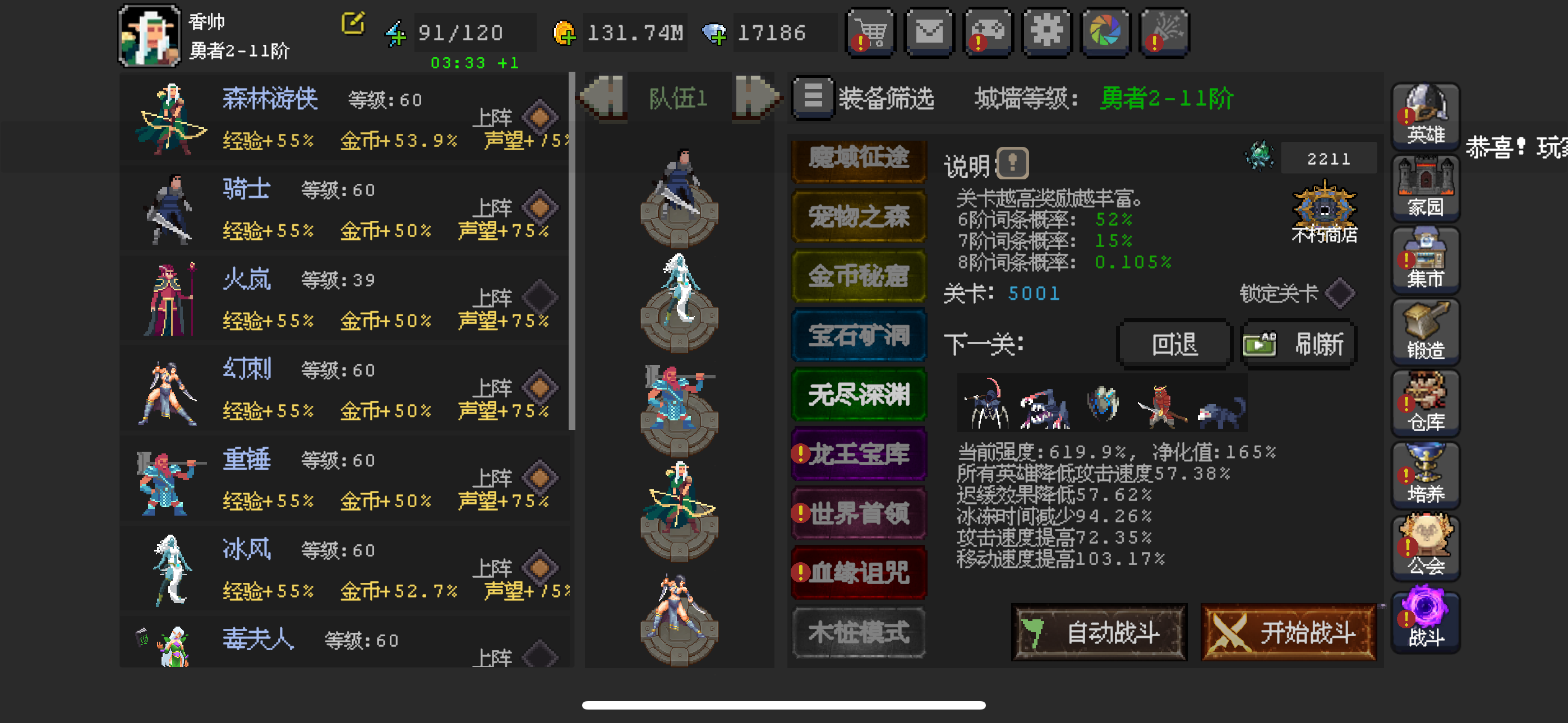This screenshot has width=1568, height=723.
Task: Open the in-game shop cart icon
Action: tap(870, 33)
